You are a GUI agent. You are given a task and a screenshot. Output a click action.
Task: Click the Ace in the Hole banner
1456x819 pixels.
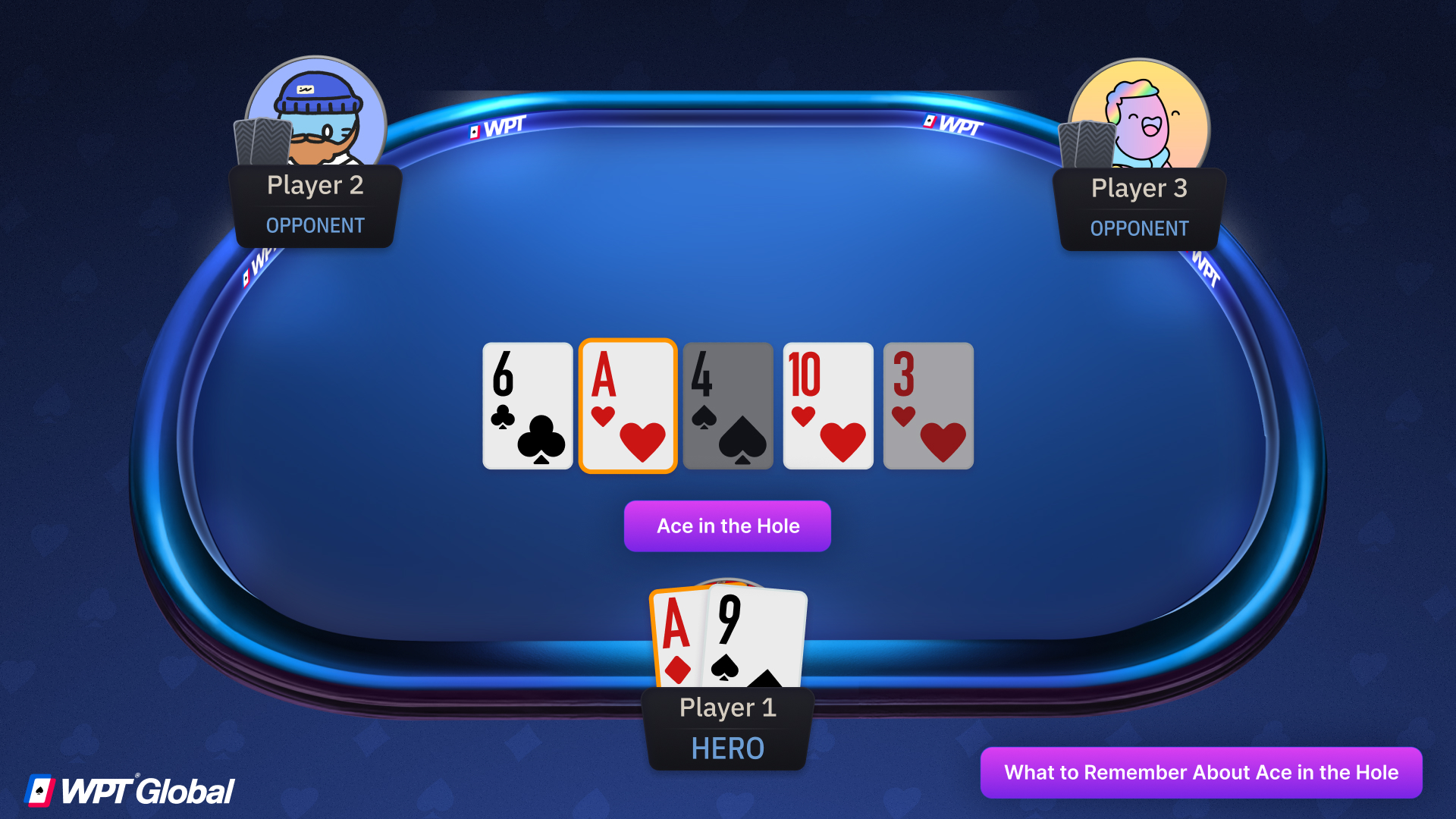726,526
